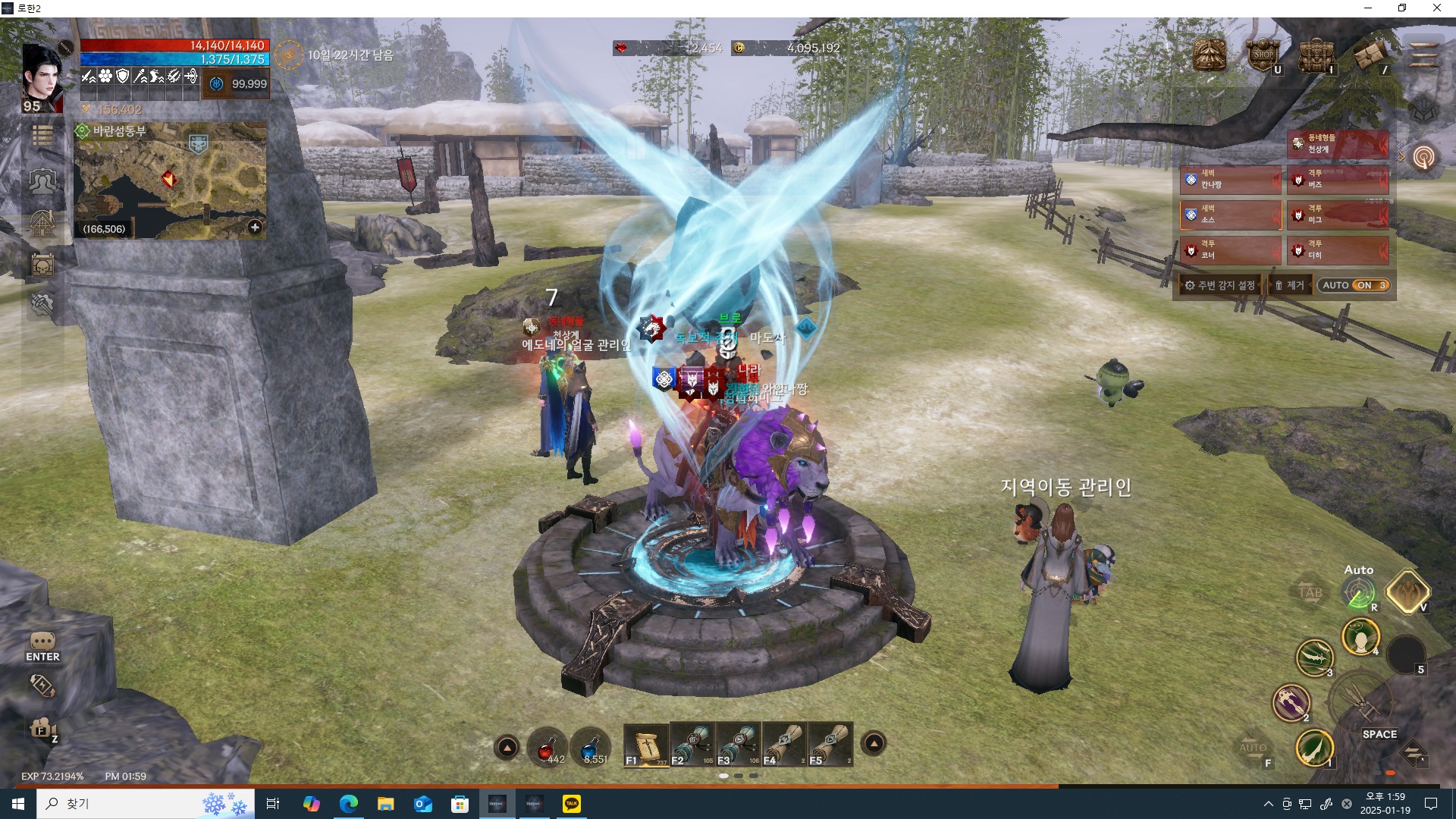This screenshot has width=1456, height=819.
Task: Use the blue mana potion slot
Action: coord(591,746)
